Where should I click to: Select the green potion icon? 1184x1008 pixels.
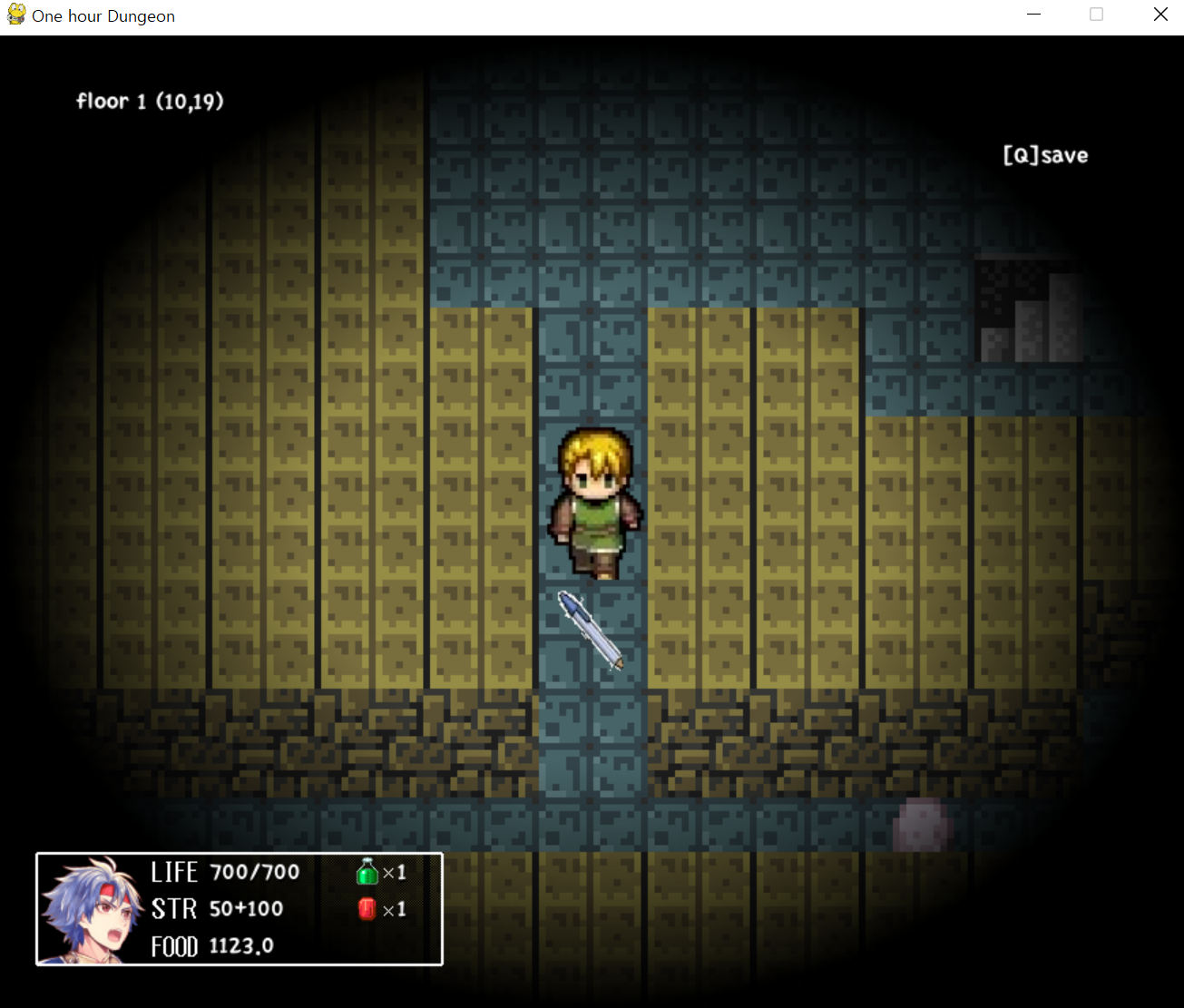(367, 873)
